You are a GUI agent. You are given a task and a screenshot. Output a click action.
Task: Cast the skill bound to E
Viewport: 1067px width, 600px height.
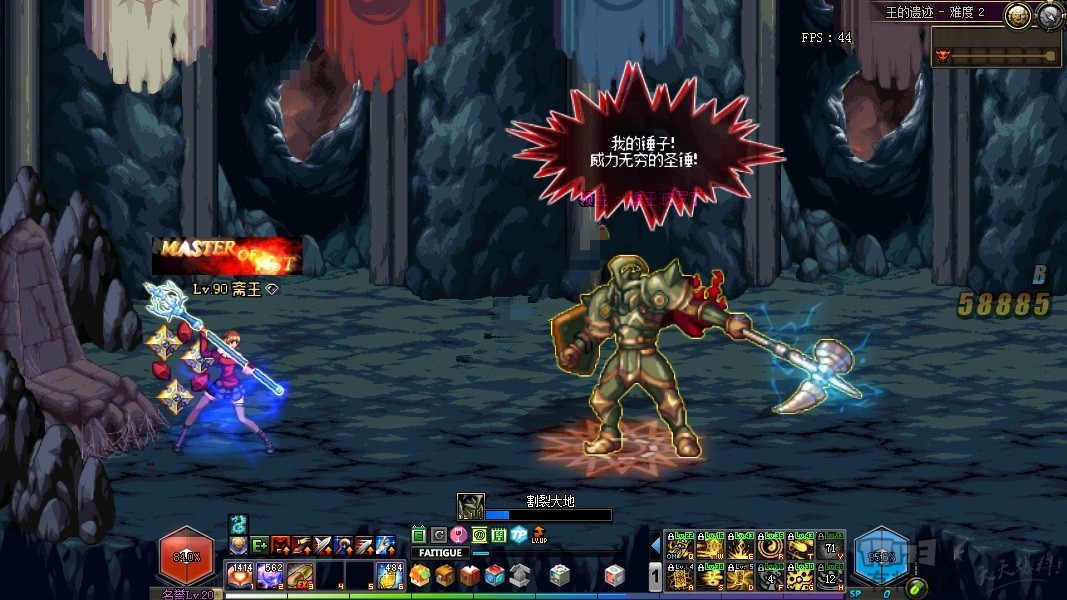click(740, 547)
